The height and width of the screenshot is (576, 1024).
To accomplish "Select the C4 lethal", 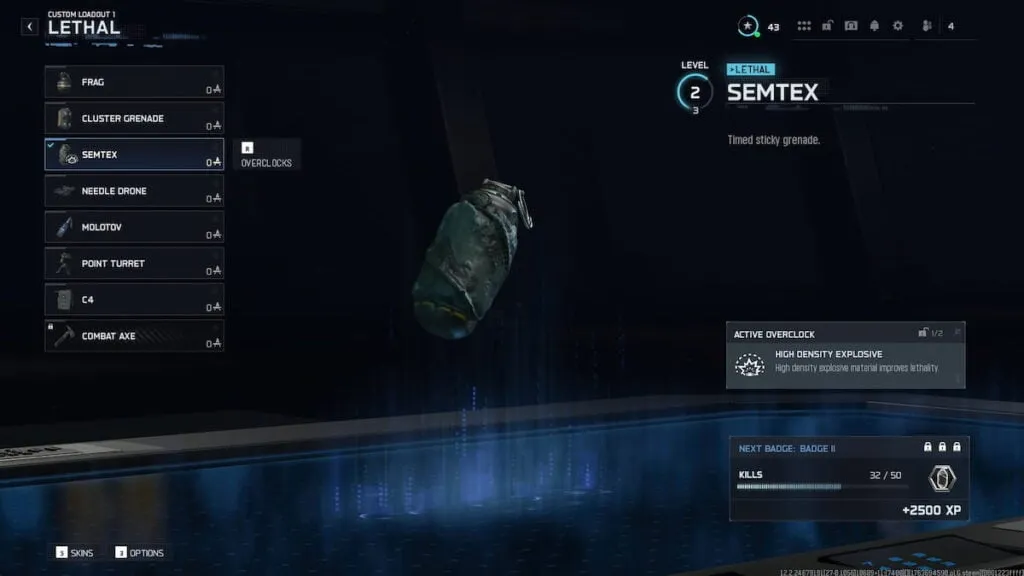I will tap(134, 300).
